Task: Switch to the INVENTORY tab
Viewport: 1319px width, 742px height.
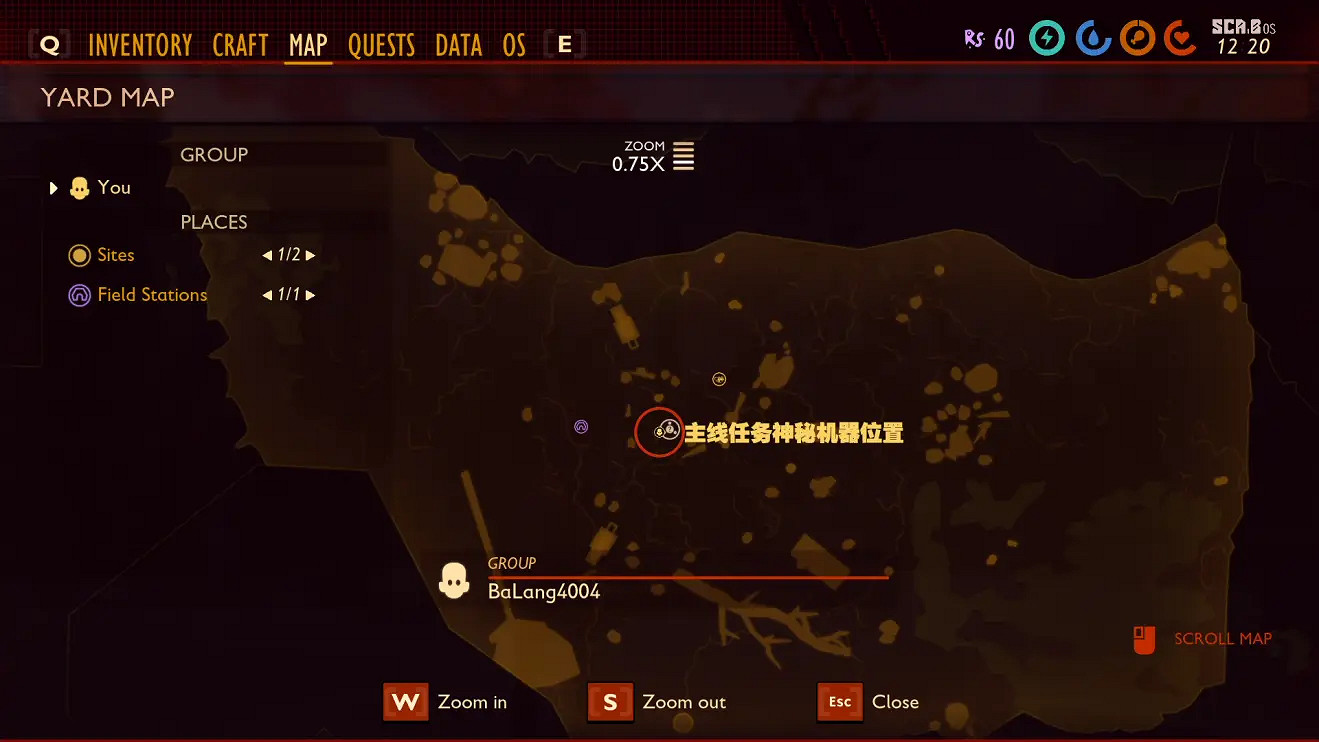Action: coord(140,44)
